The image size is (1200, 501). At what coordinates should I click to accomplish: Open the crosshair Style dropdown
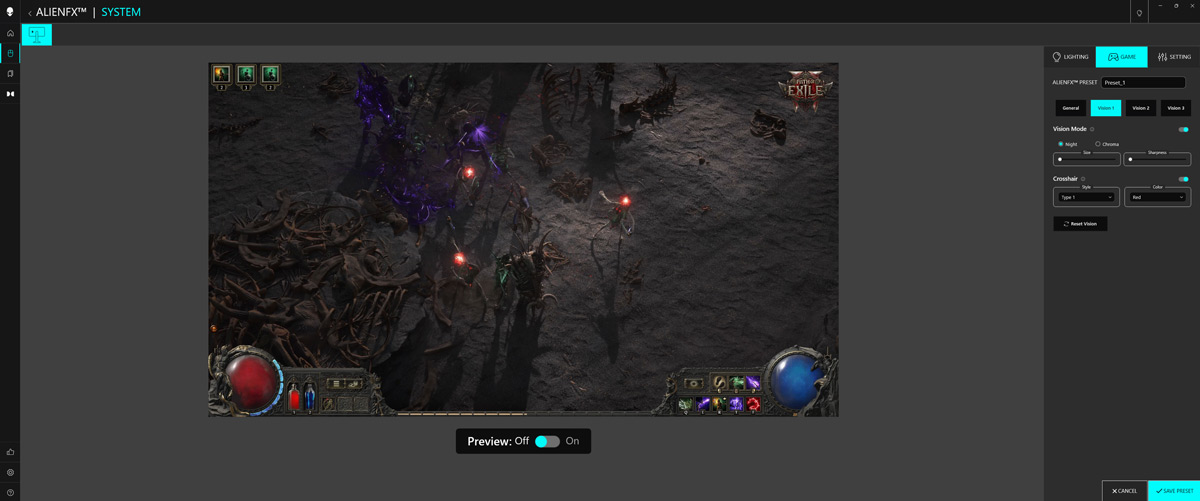(1086, 197)
